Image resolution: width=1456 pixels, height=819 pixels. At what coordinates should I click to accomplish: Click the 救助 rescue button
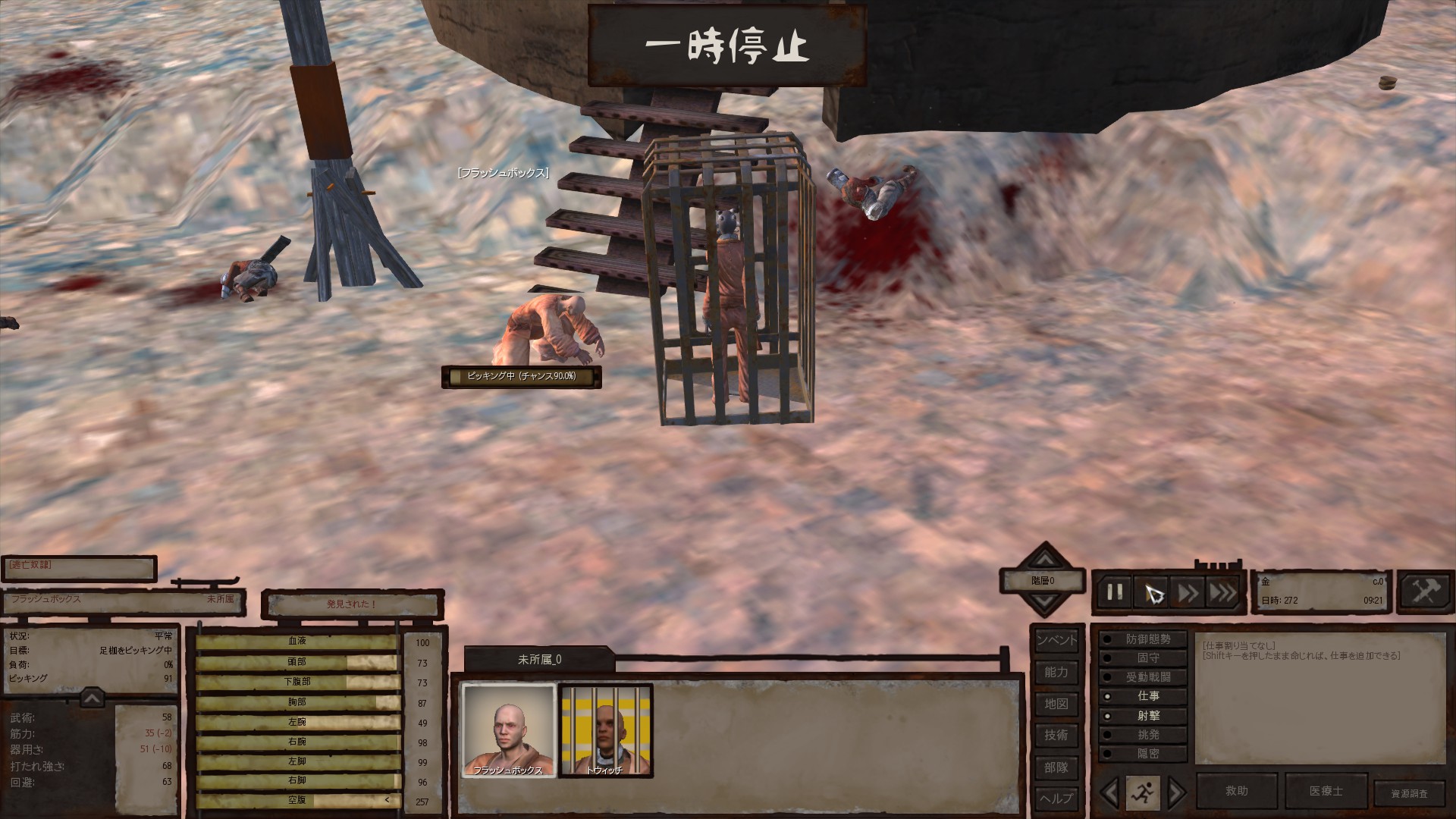tap(1237, 791)
